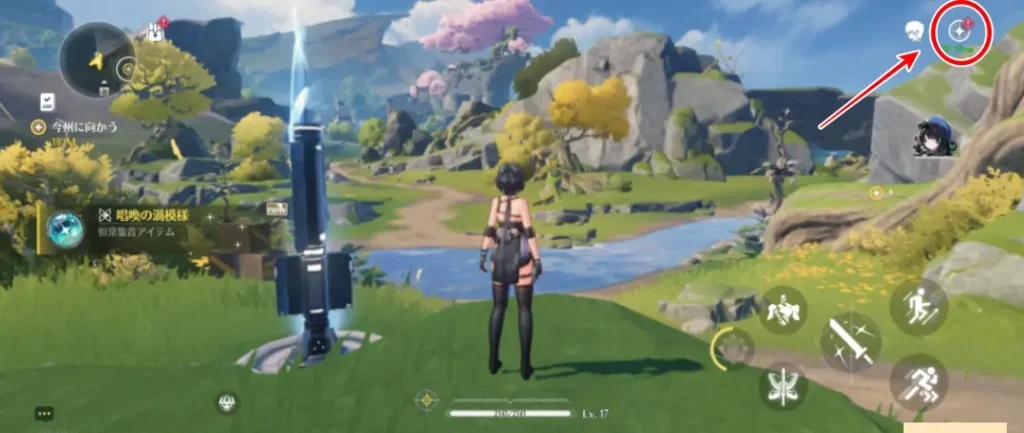This screenshot has width=1024, height=433.
Task: Activate the winged resonance liberation button
Action: (783, 385)
